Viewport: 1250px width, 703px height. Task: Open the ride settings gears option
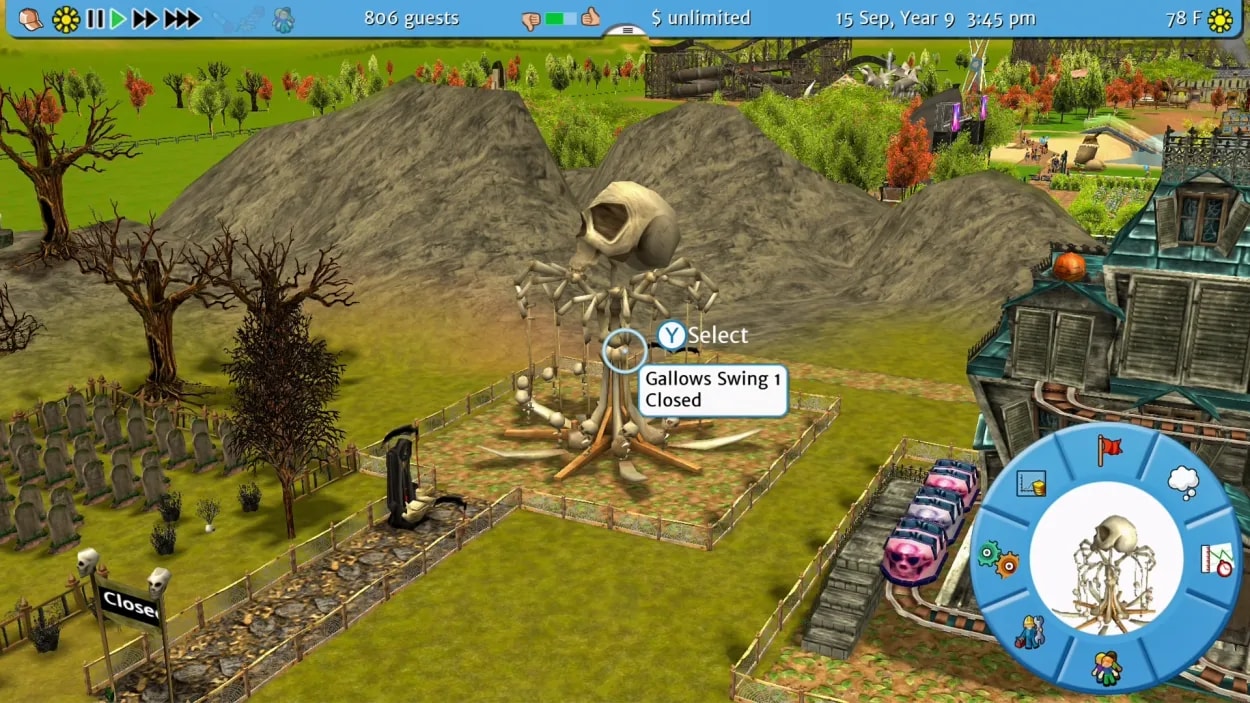997,558
